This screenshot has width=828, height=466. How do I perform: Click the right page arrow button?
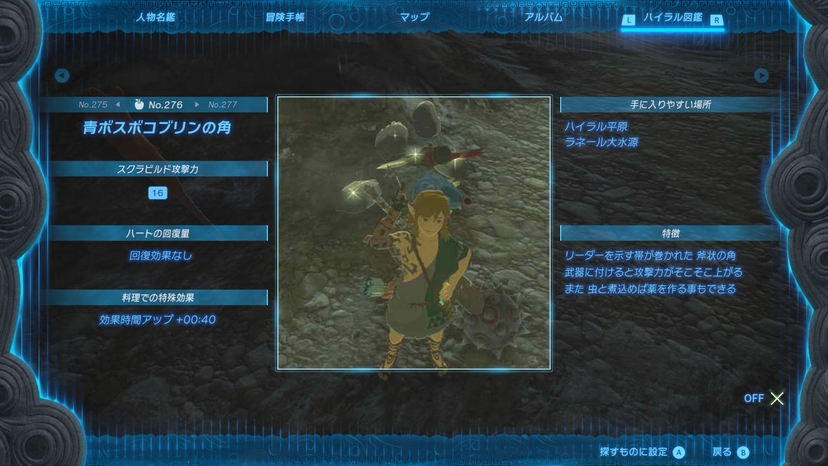coord(762,75)
